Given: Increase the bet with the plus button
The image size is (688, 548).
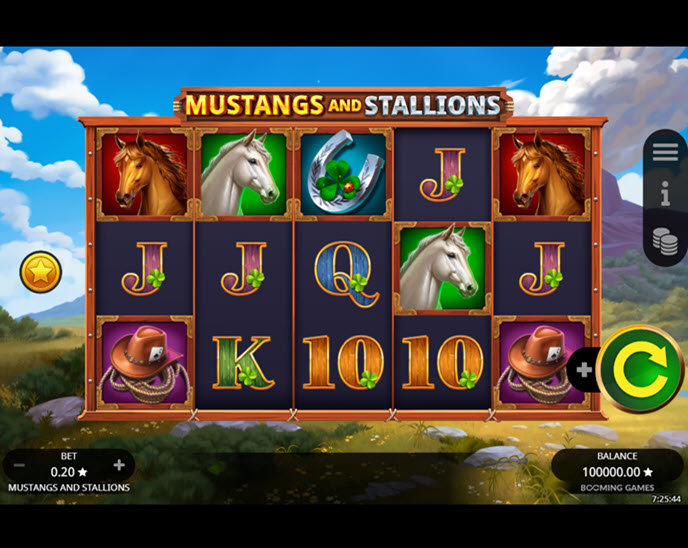Looking at the screenshot, I should point(119,465).
